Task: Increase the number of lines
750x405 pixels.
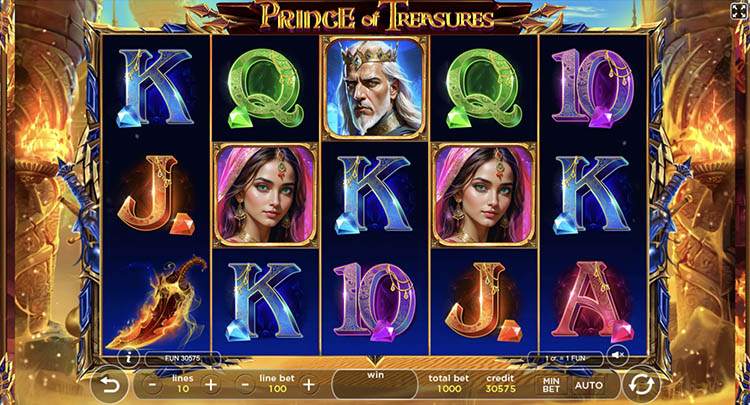Action: point(211,384)
